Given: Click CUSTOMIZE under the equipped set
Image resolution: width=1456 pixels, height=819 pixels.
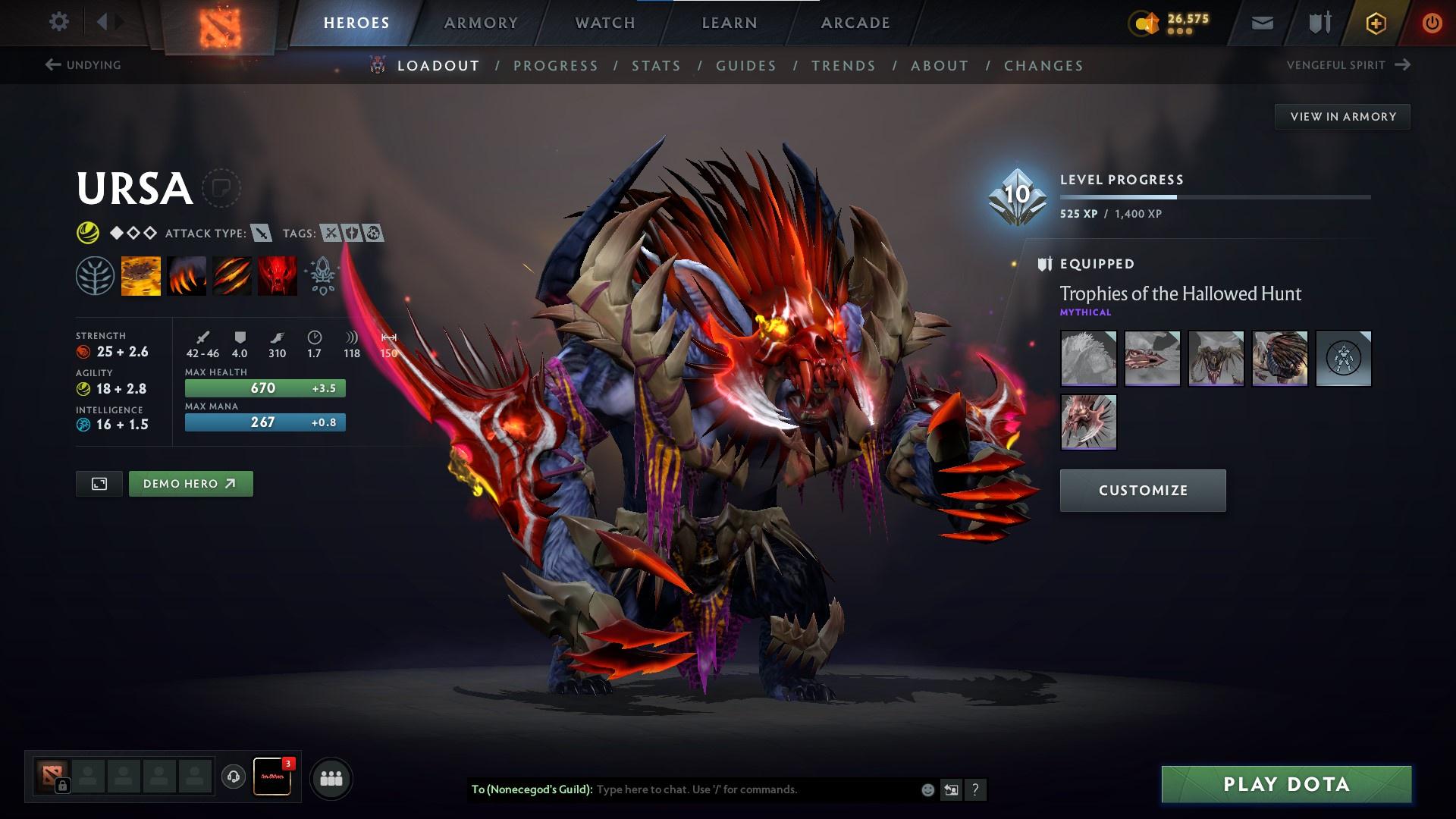Looking at the screenshot, I should click(1142, 490).
